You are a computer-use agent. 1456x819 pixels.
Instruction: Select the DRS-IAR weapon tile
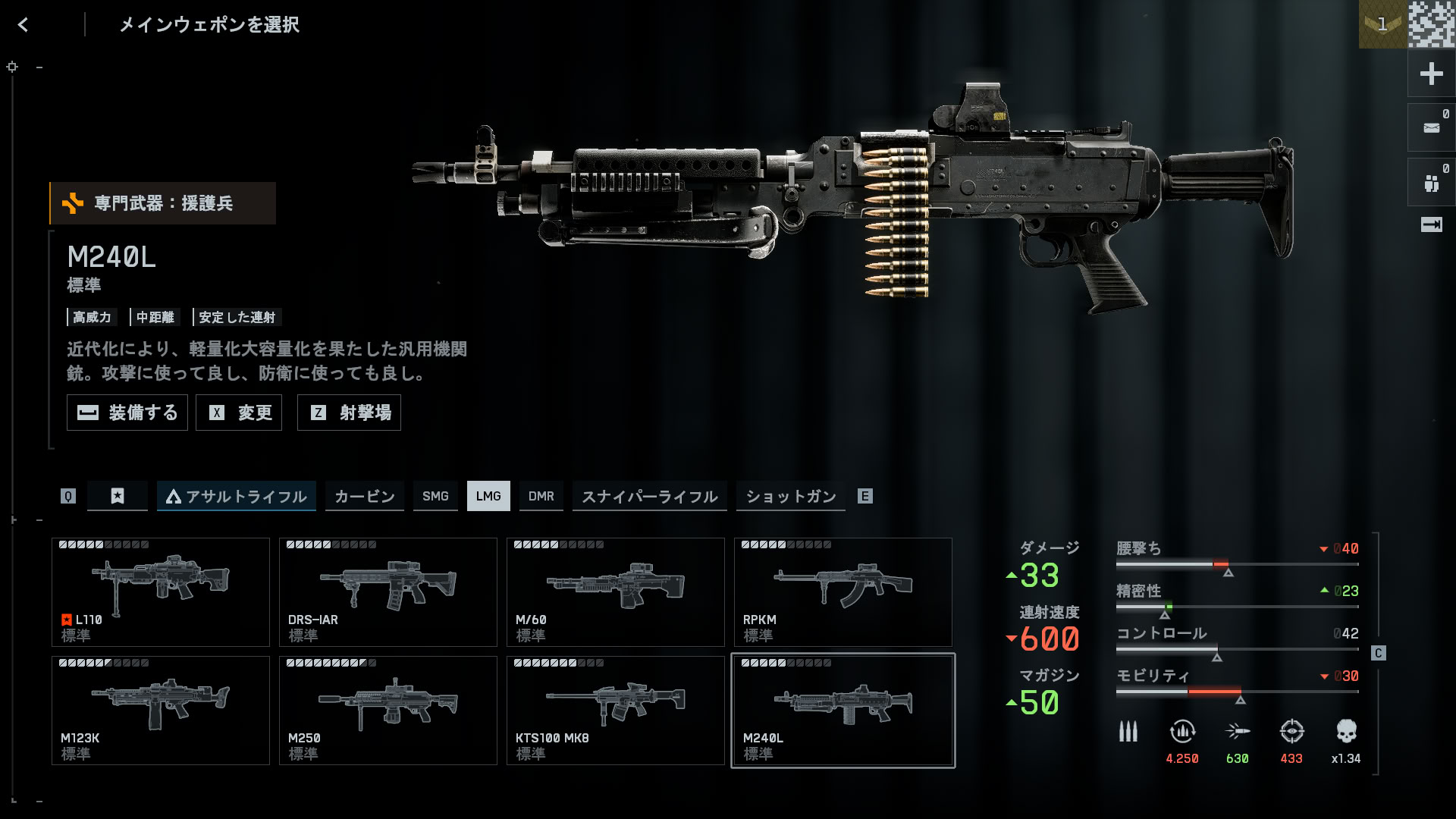click(388, 592)
